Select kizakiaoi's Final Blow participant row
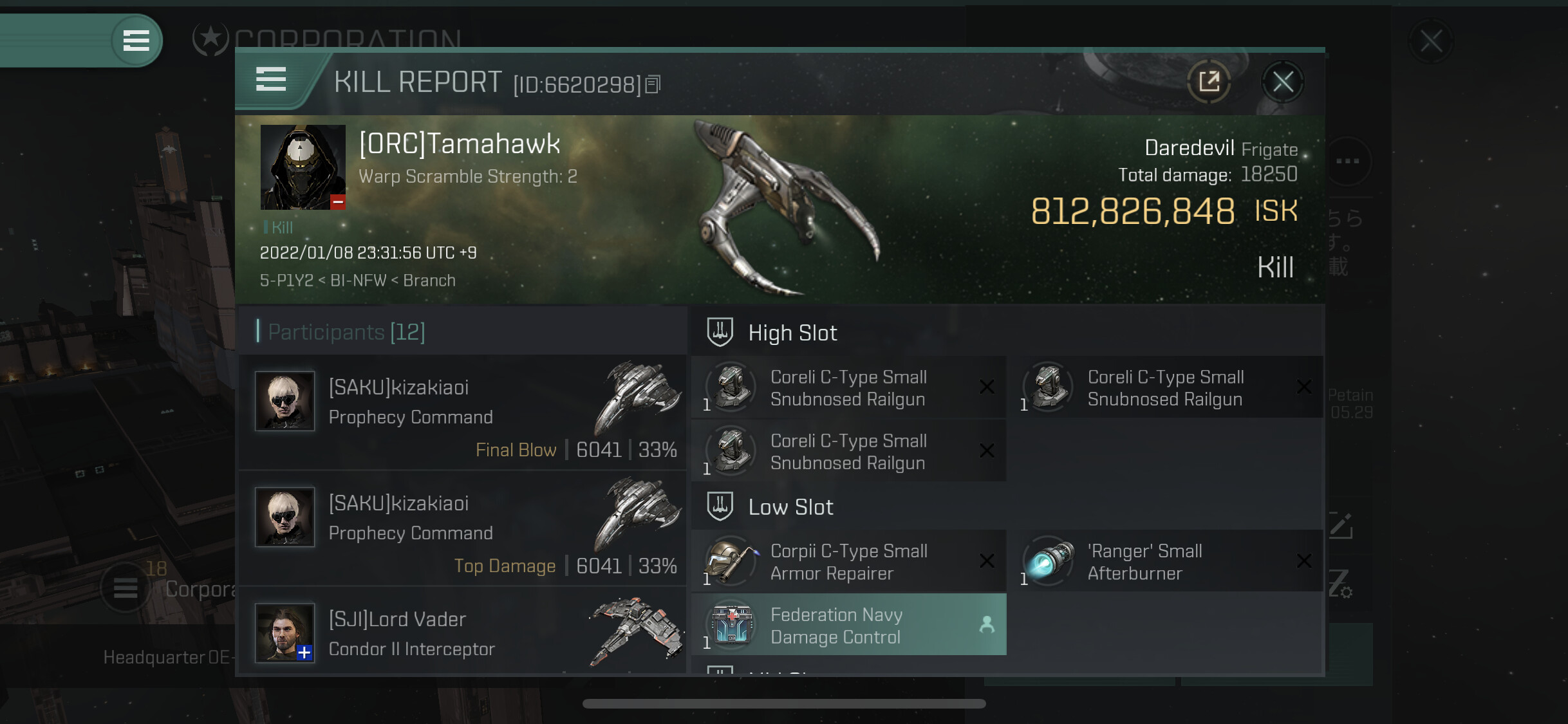The height and width of the screenshot is (724, 1568). [462, 413]
